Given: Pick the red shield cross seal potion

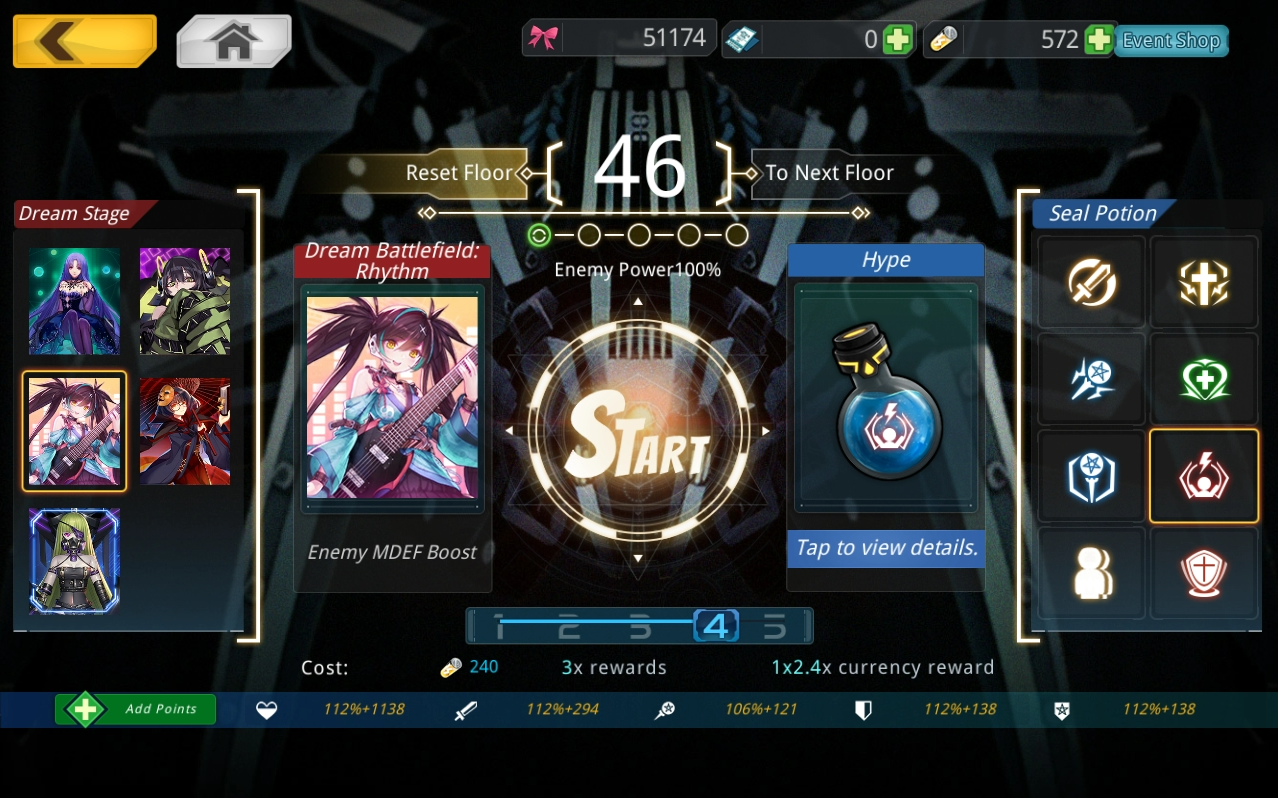Looking at the screenshot, I should click(x=1203, y=573).
